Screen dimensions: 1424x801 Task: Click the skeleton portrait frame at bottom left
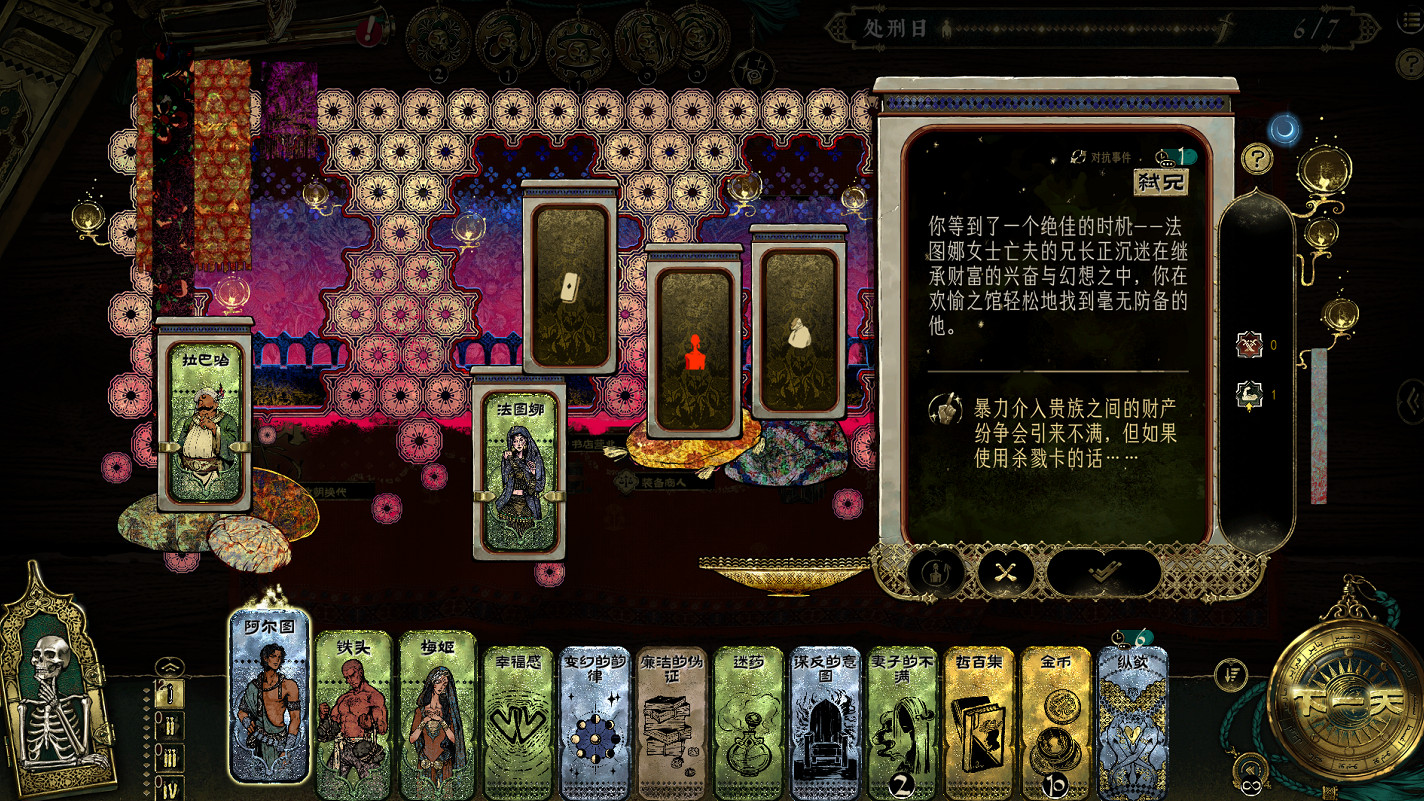57,700
